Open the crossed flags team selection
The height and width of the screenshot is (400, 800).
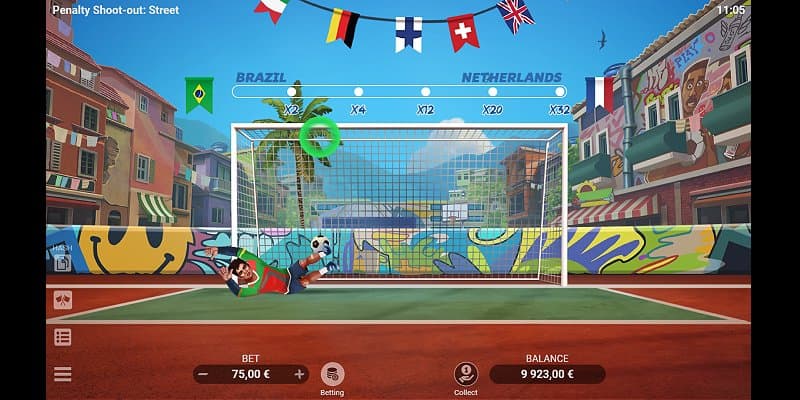tap(63, 300)
